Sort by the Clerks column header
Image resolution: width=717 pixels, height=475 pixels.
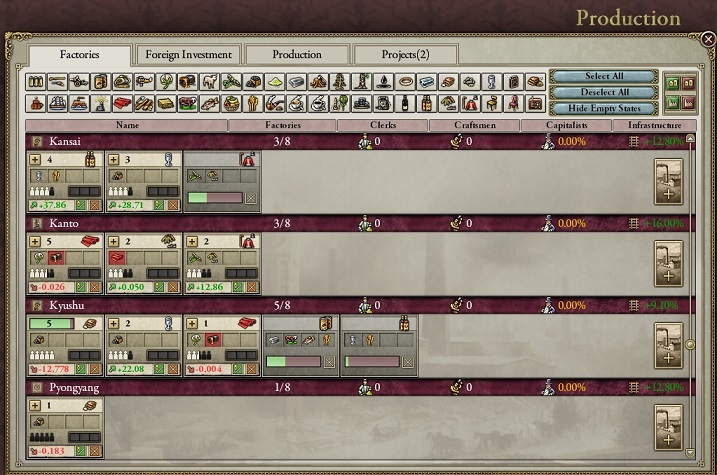click(382, 126)
